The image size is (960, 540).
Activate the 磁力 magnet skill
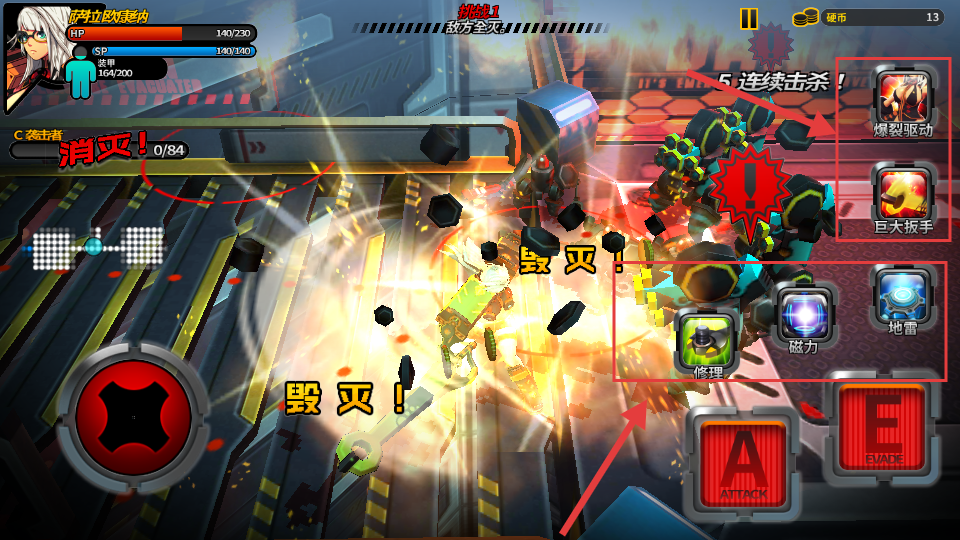coord(805,313)
